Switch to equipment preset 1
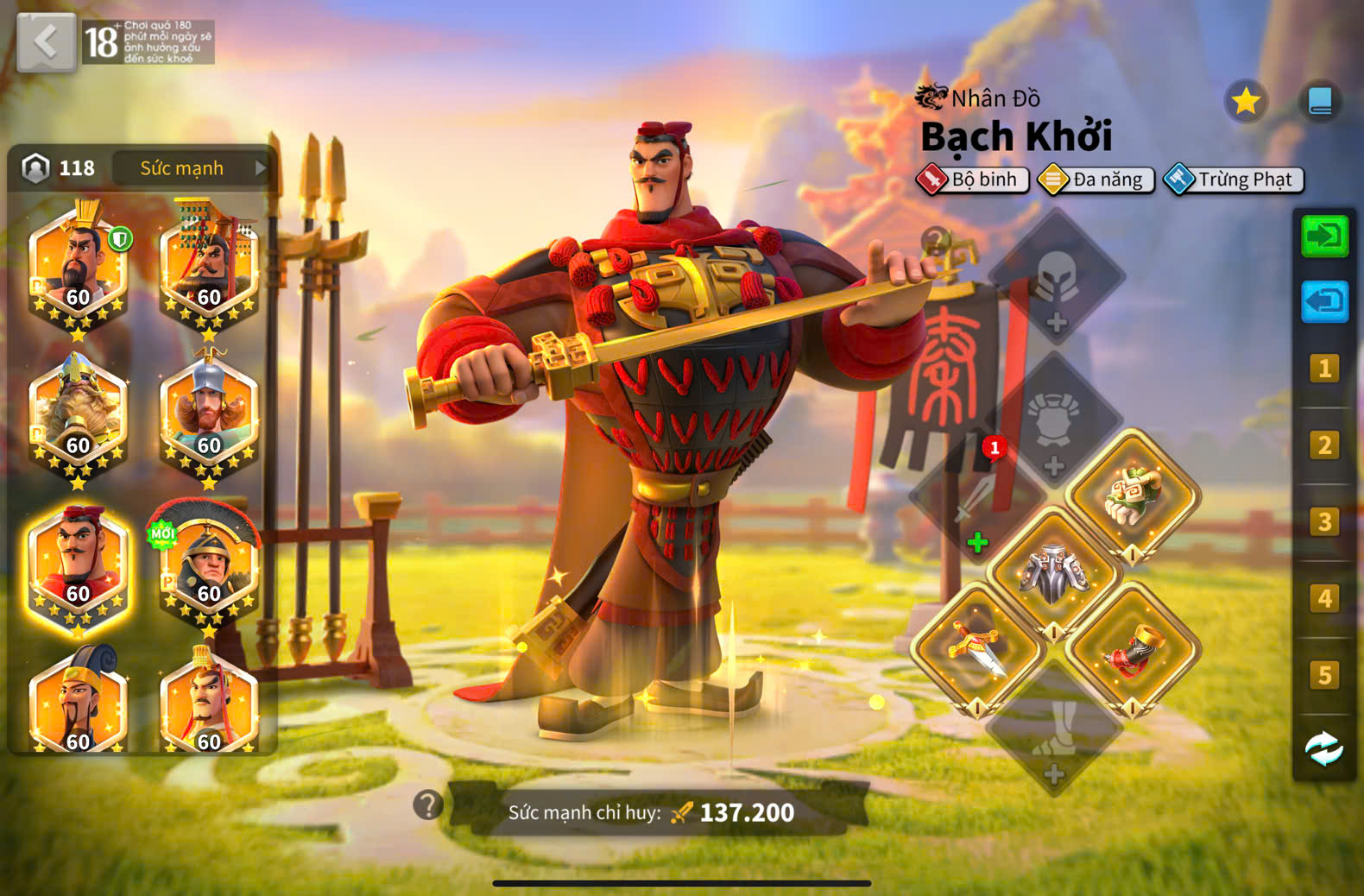Image resolution: width=1364 pixels, height=896 pixels. (x=1324, y=369)
